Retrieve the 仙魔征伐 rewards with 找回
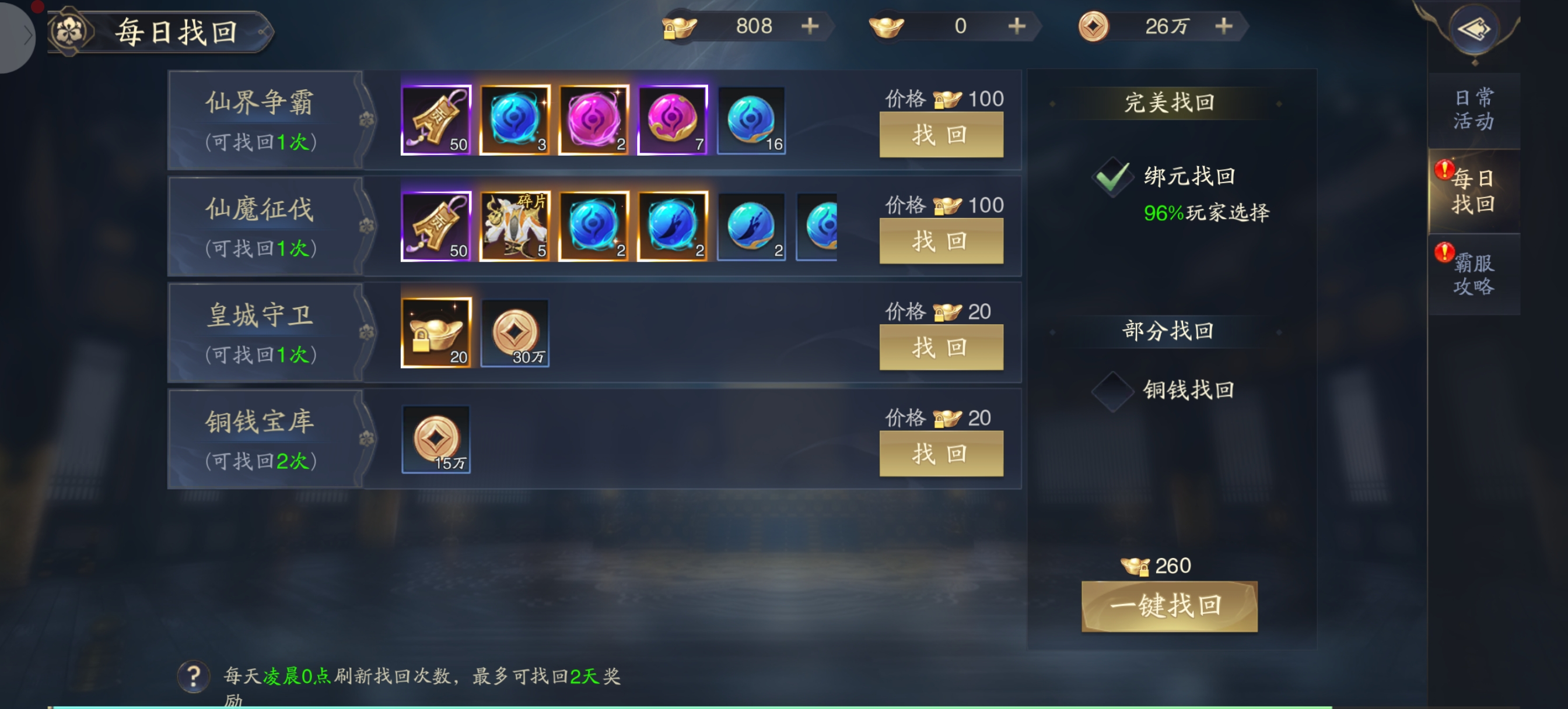 940,241
